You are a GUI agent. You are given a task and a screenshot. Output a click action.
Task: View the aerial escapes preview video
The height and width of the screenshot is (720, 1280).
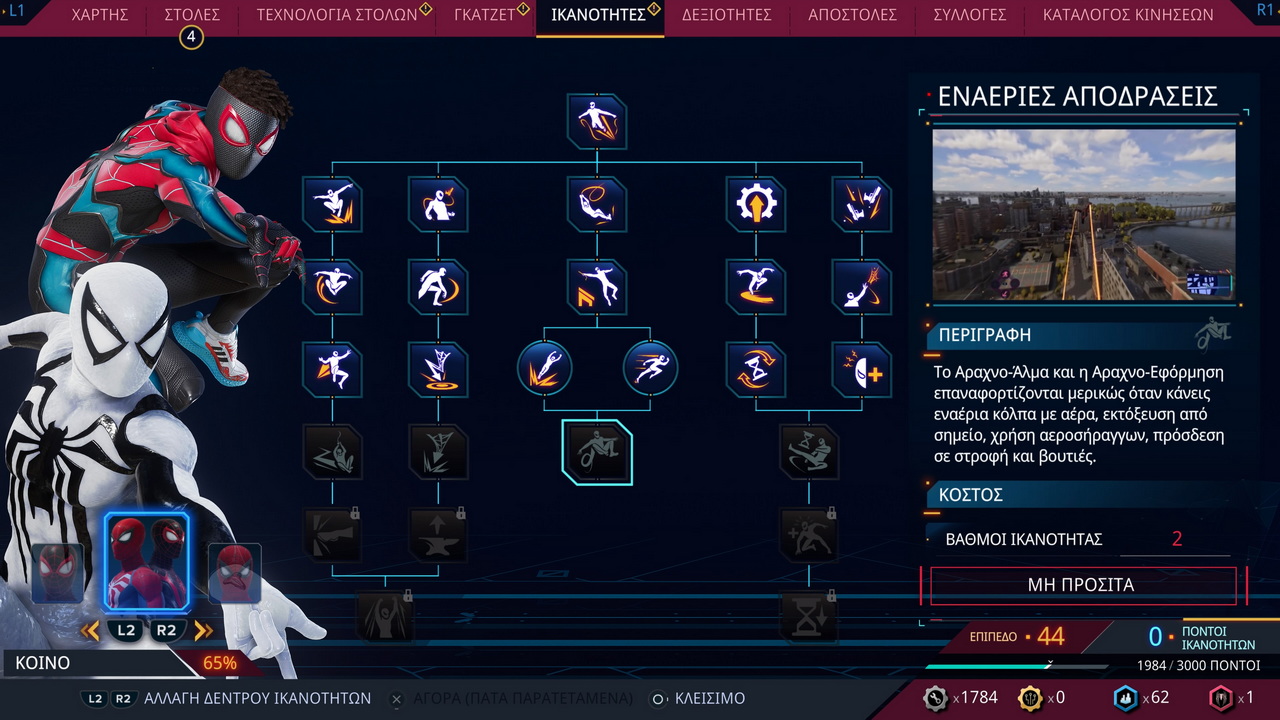1084,214
